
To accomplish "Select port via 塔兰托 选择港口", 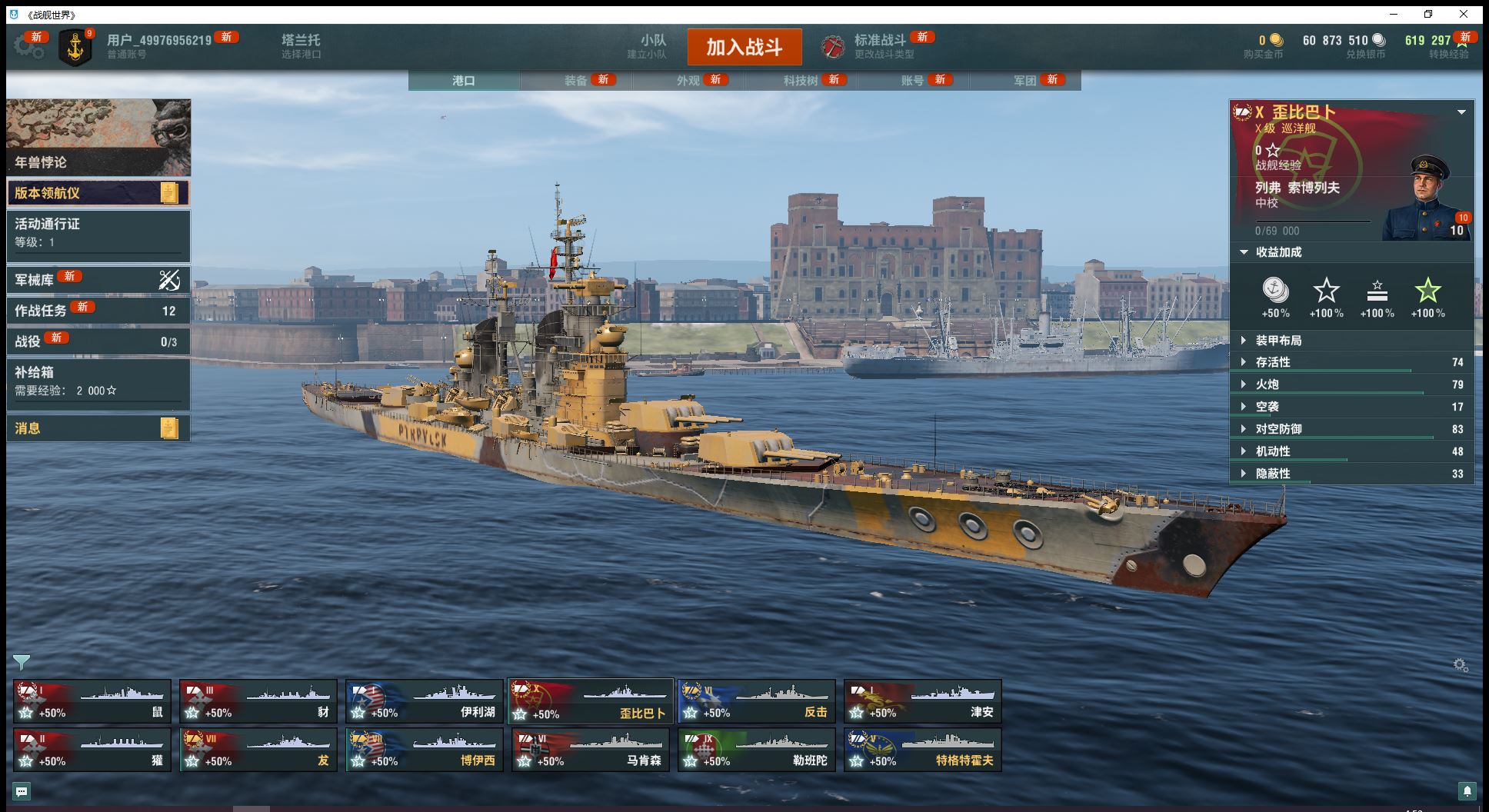I will 301,46.
